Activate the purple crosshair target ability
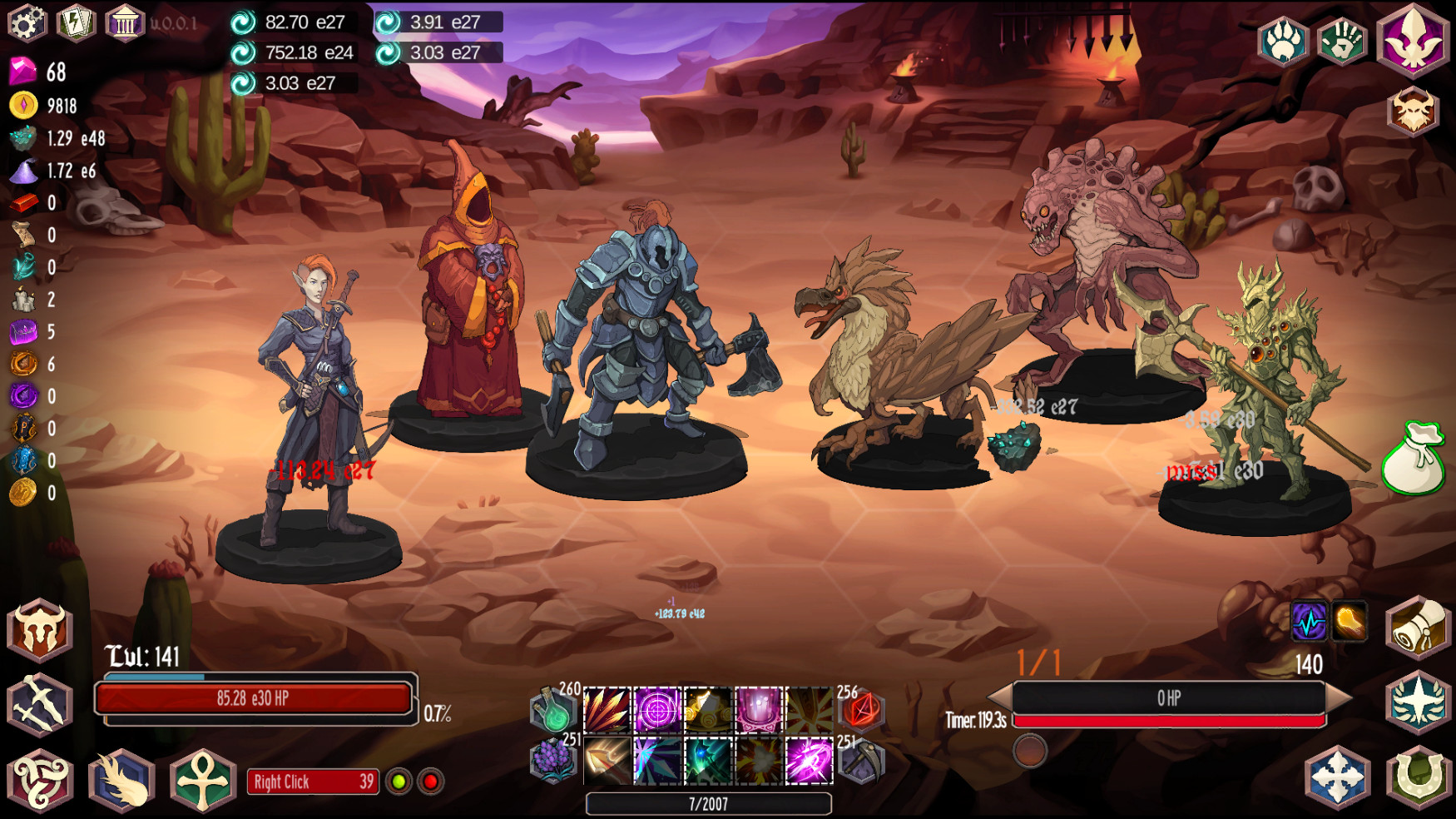Screen dimensions: 1456x819 pos(657,710)
